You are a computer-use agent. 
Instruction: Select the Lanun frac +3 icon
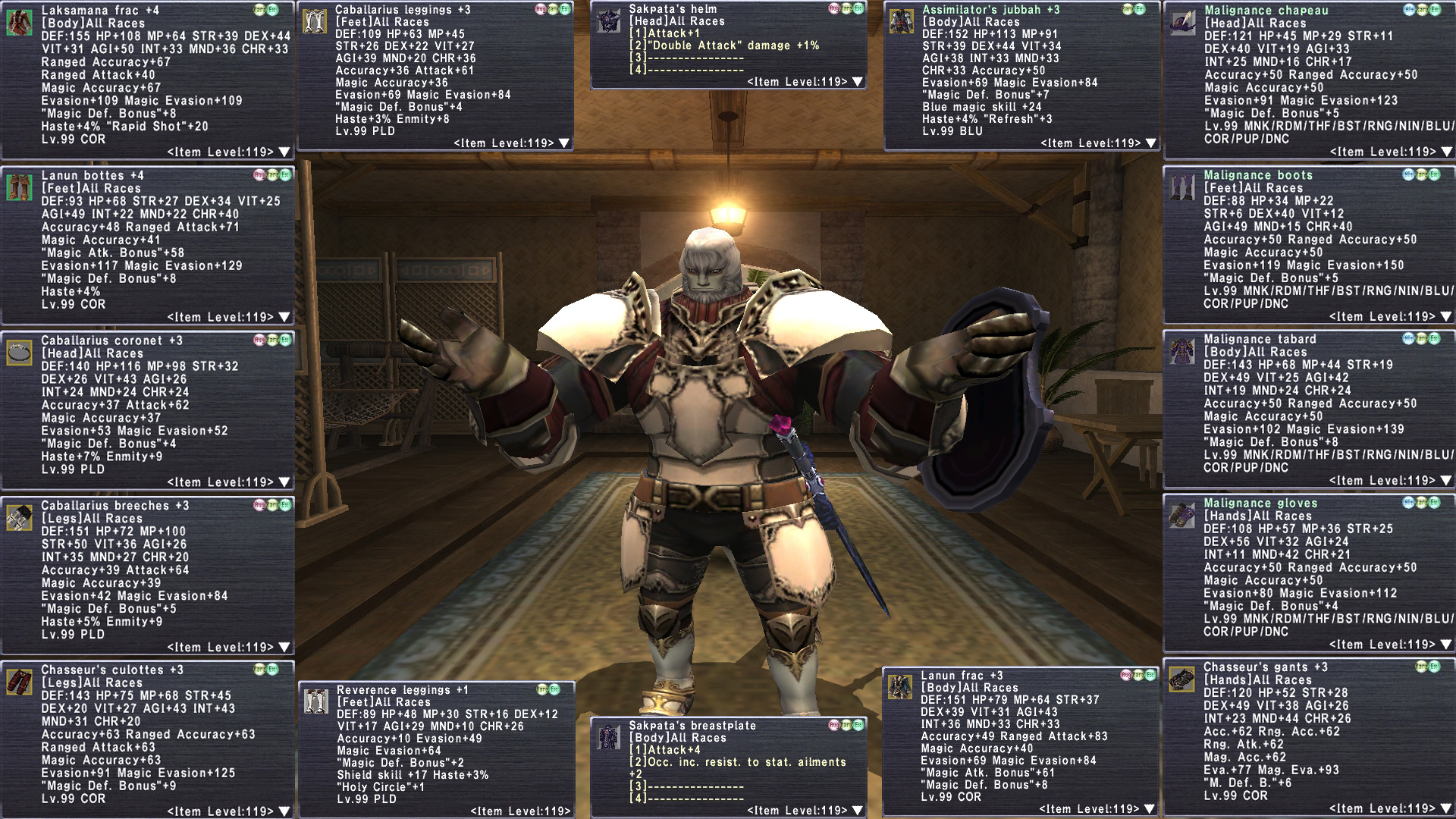900,687
